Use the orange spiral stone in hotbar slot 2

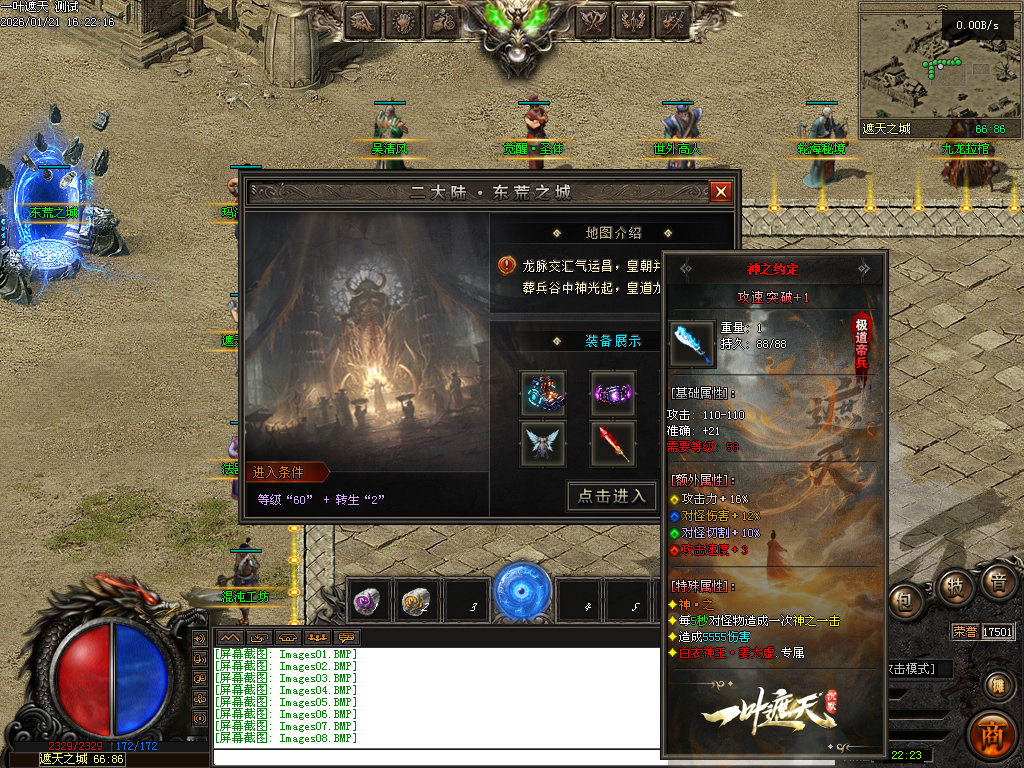[x=415, y=601]
